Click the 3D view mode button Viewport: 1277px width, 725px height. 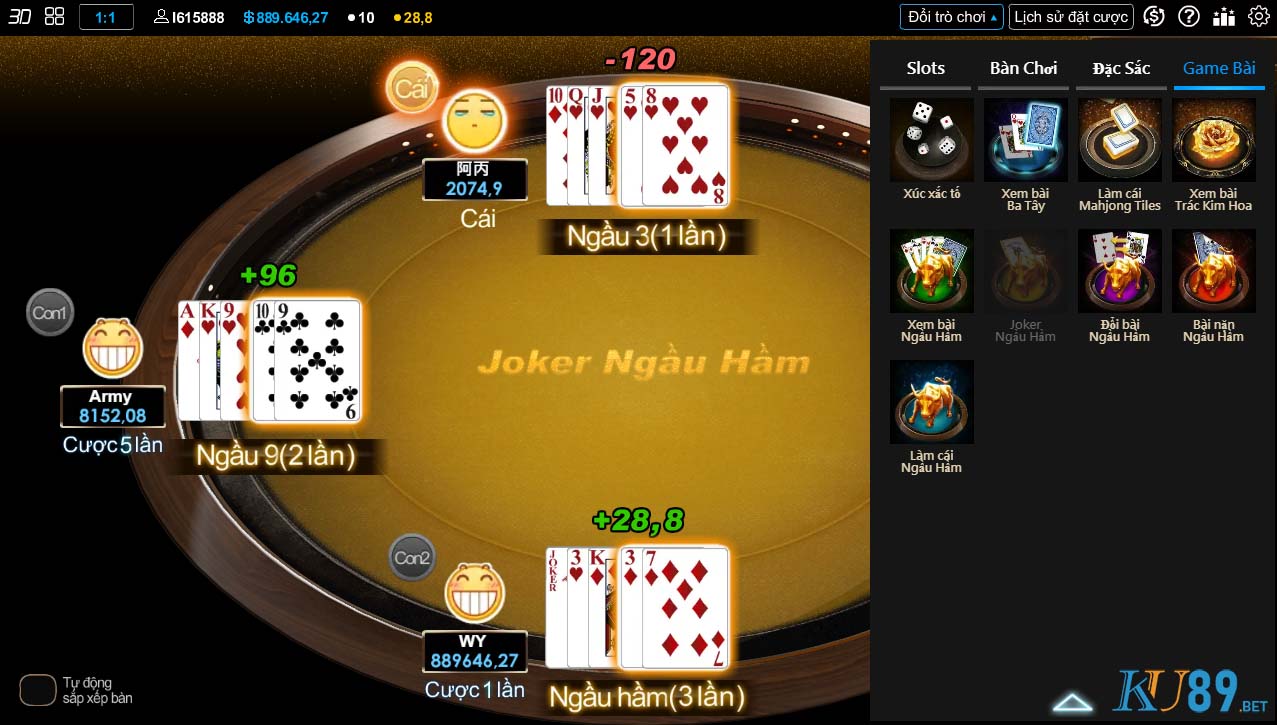click(x=20, y=16)
